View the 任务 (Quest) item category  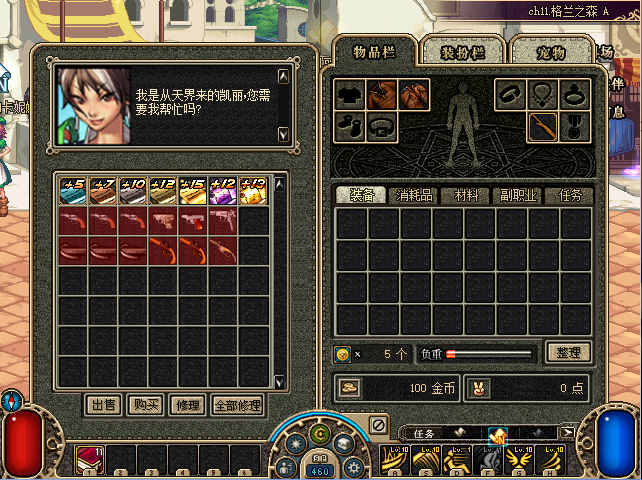[x=569, y=195]
